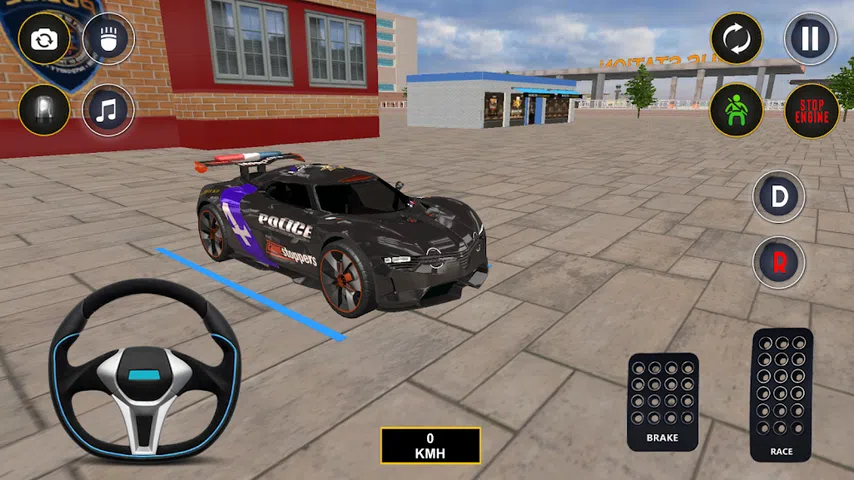
Task: Click the circular arrows reset button
Action: (736, 39)
